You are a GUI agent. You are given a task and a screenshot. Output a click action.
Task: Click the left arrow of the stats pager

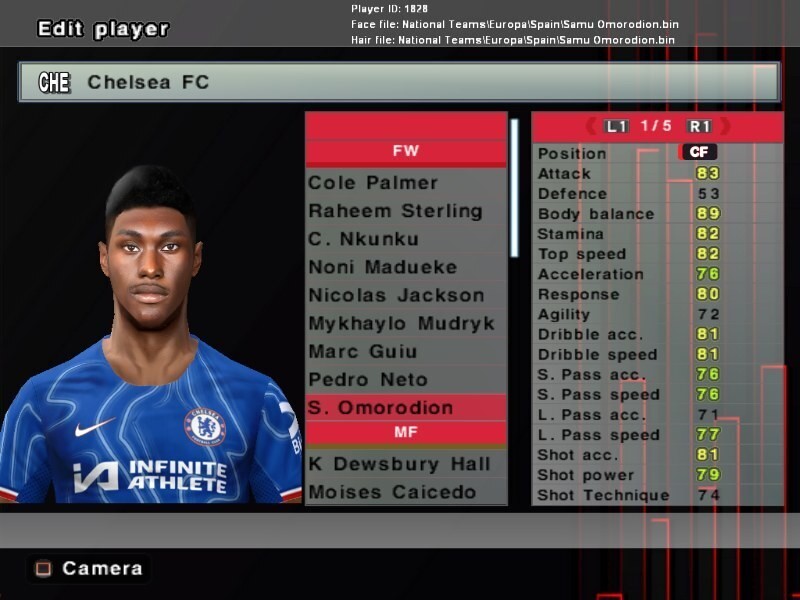coord(590,126)
